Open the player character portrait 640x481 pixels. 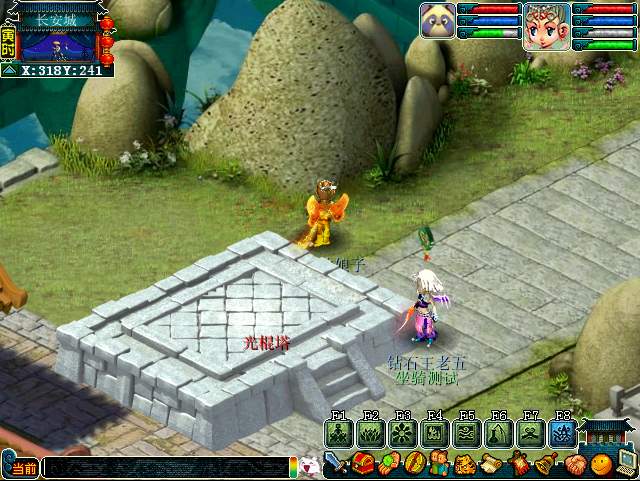click(x=546, y=25)
